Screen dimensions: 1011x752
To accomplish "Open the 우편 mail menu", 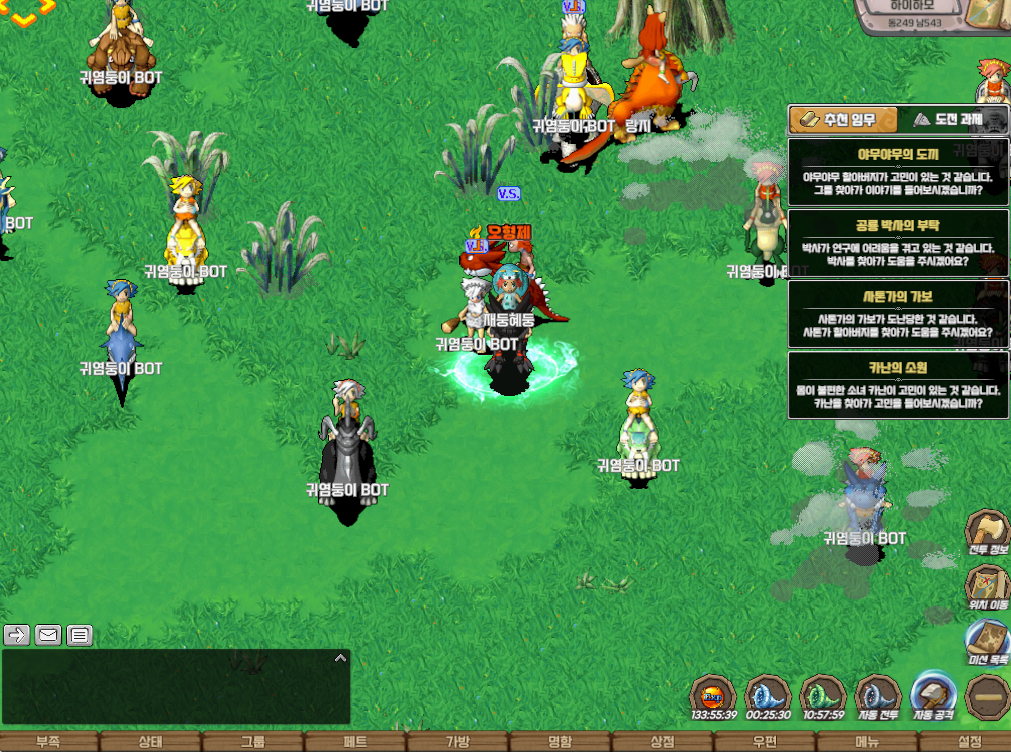I will pyautogui.click(x=765, y=741).
